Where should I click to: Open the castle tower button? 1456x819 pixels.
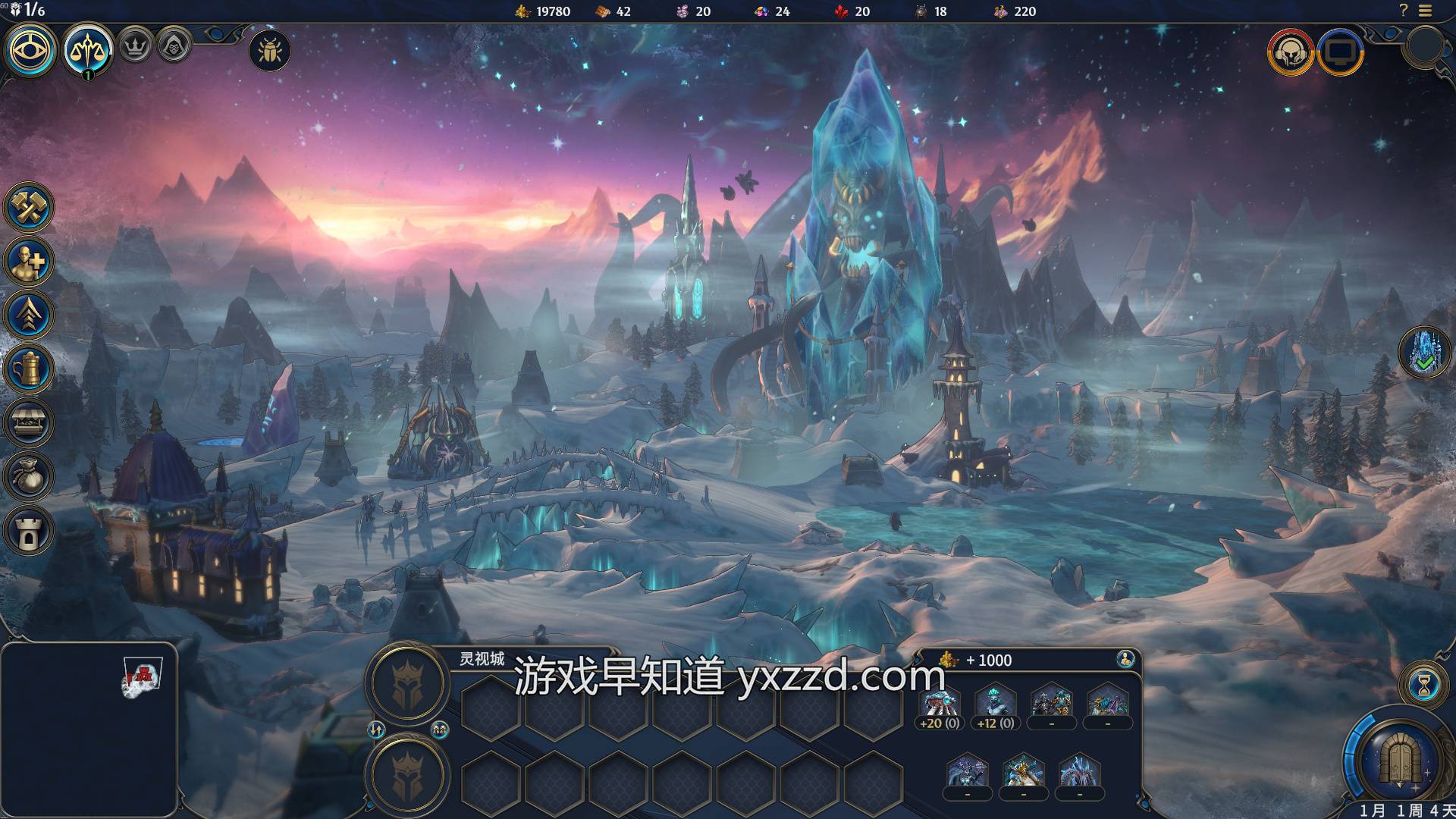(30, 530)
